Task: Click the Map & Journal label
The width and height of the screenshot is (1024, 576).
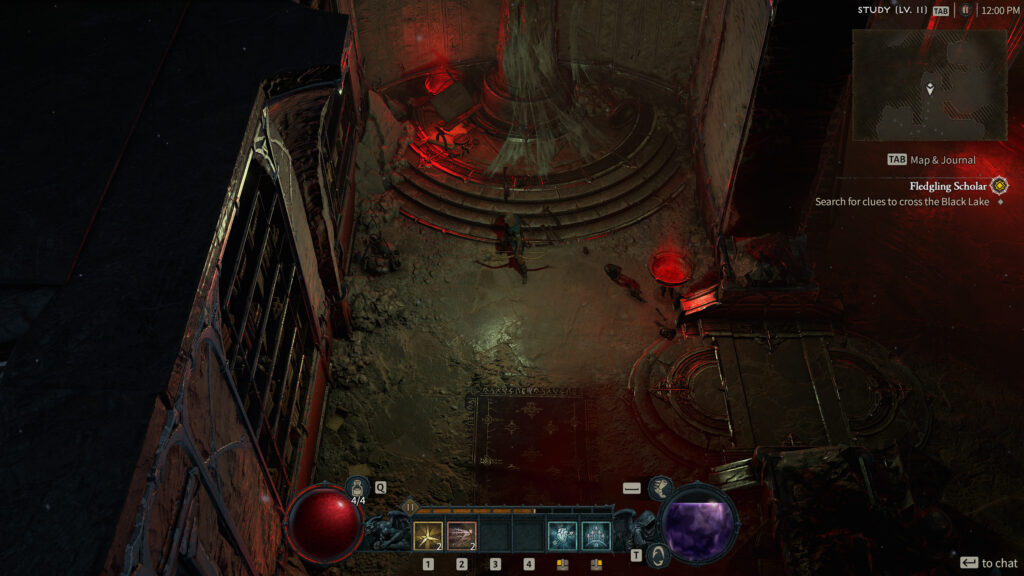Action: pos(940,159)
